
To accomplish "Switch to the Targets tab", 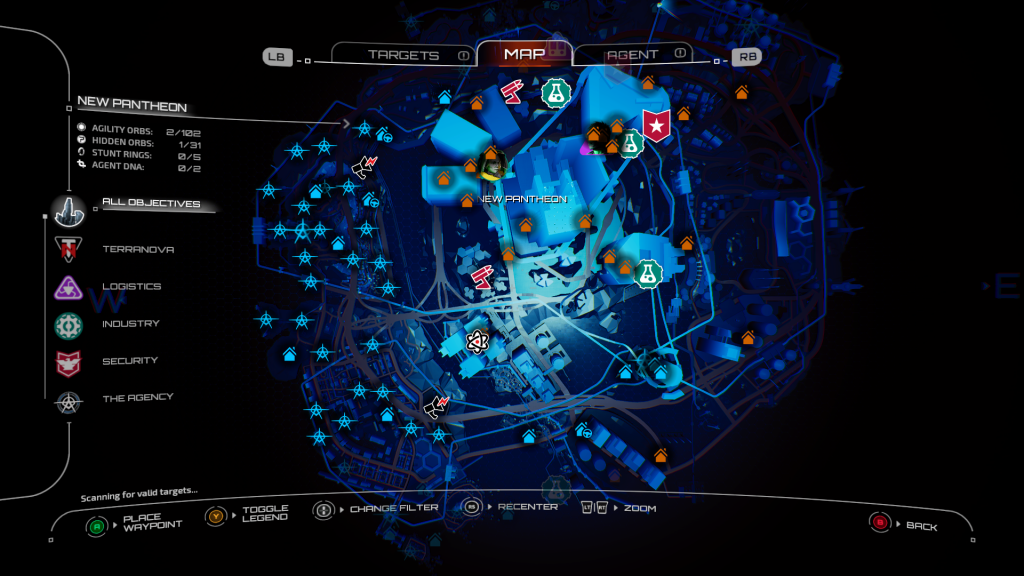I will coord(403,55).
